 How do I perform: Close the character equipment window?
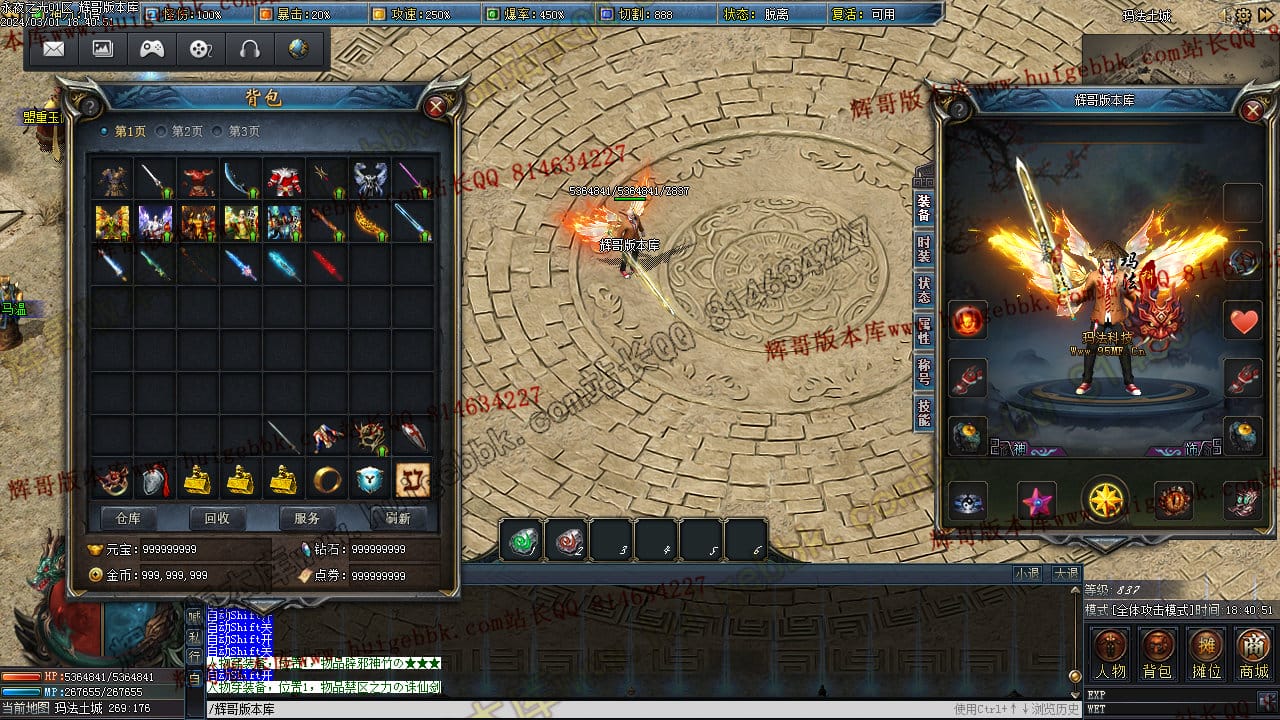point(1252,110)
